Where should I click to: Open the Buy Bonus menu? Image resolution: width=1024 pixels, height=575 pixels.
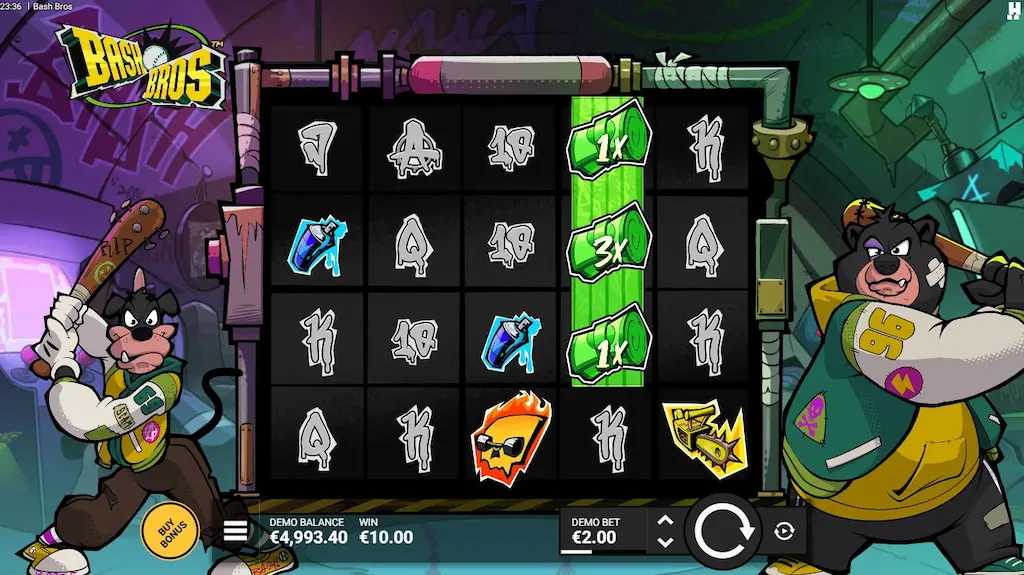coord(170,529)
